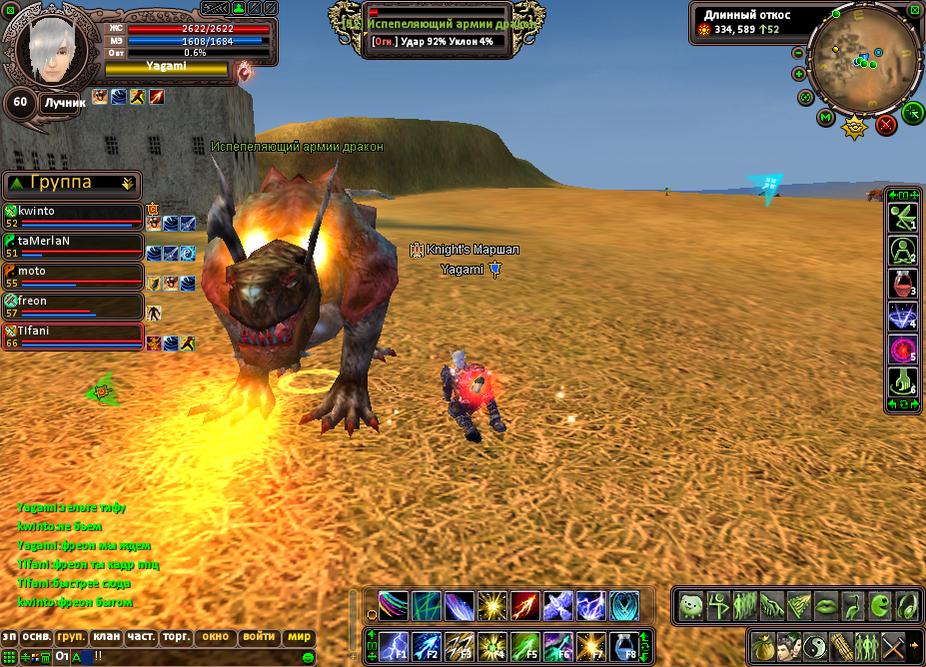Open the chat emoticon smiley button

click(x=308, y=656)
